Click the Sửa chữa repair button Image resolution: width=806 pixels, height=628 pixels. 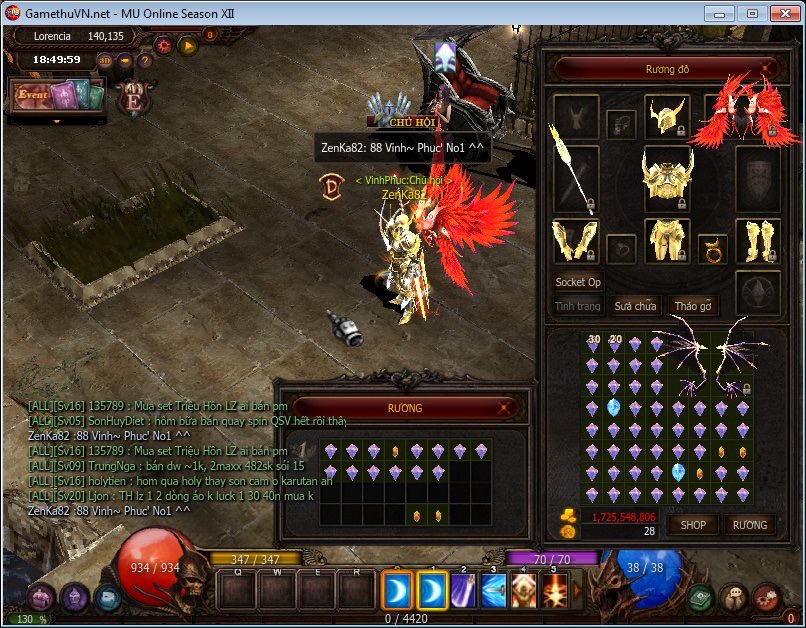[636, 306]
